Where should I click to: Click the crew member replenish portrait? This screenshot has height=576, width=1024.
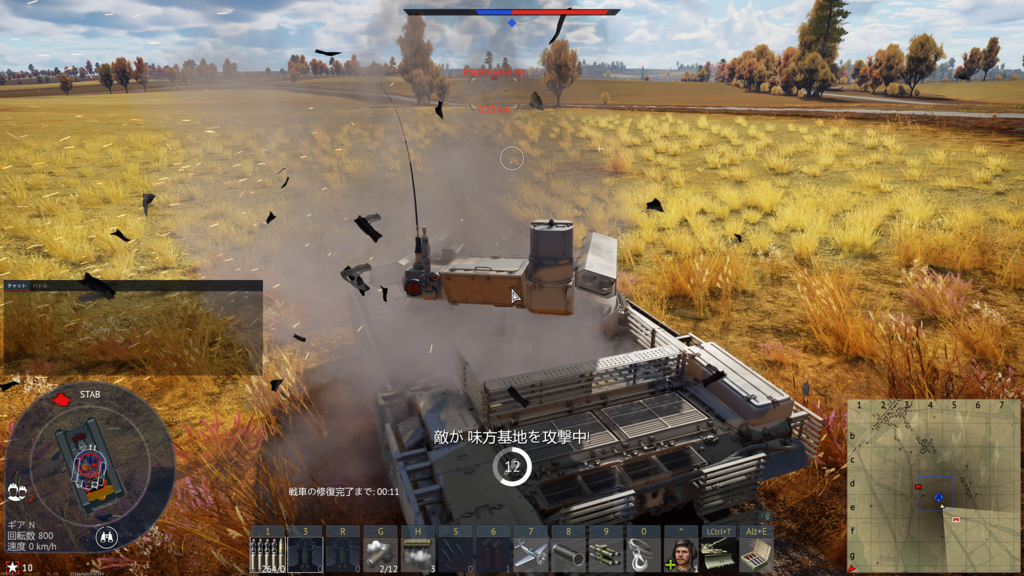pos(681,553)
